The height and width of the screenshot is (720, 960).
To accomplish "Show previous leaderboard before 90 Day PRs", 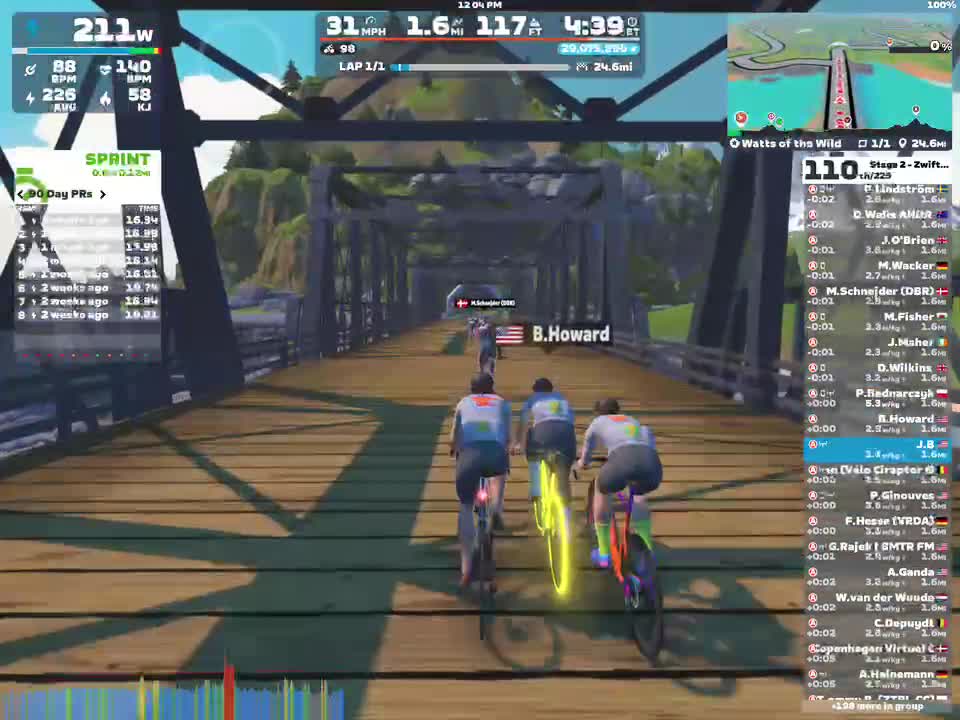I will coord(21,194).
